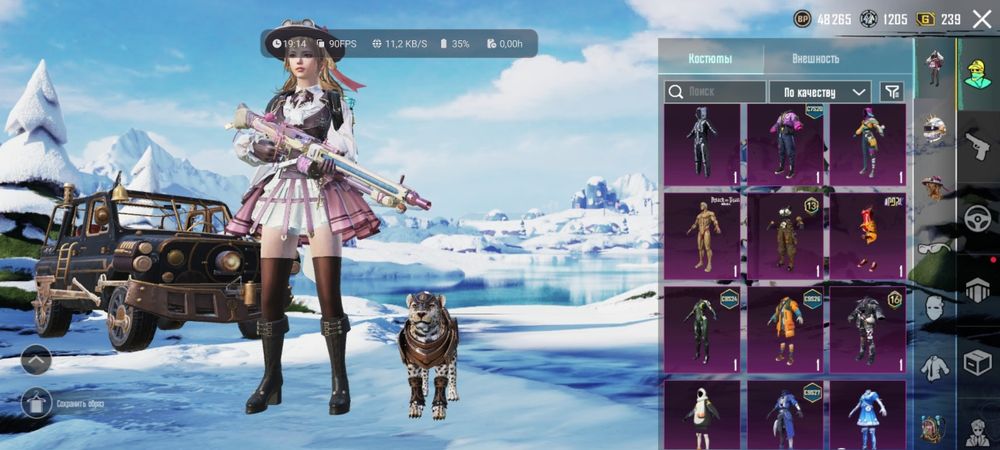Expand the up-arrow circle button

click(36, 360)
